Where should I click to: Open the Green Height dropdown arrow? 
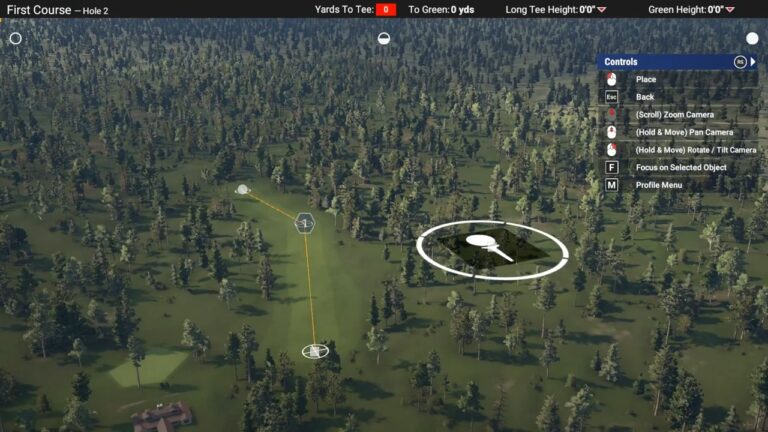coord(730,10)
